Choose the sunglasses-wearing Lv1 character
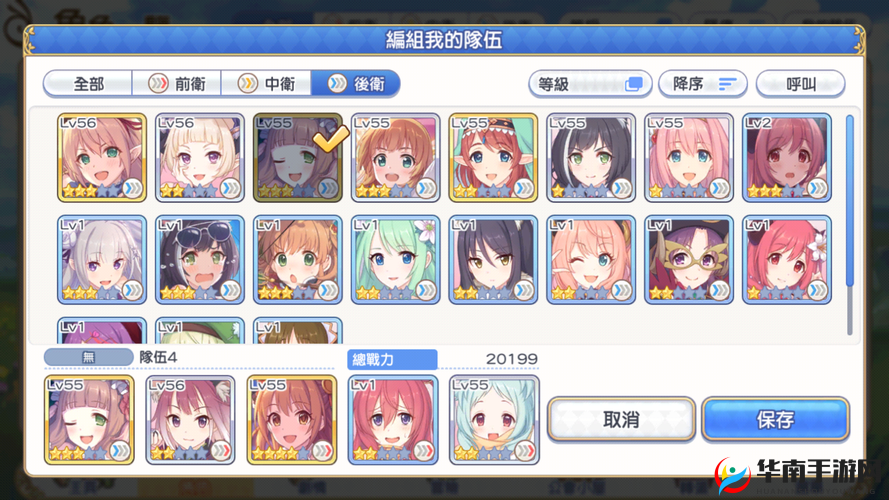 pyautogui.click(x=200, y=259)
